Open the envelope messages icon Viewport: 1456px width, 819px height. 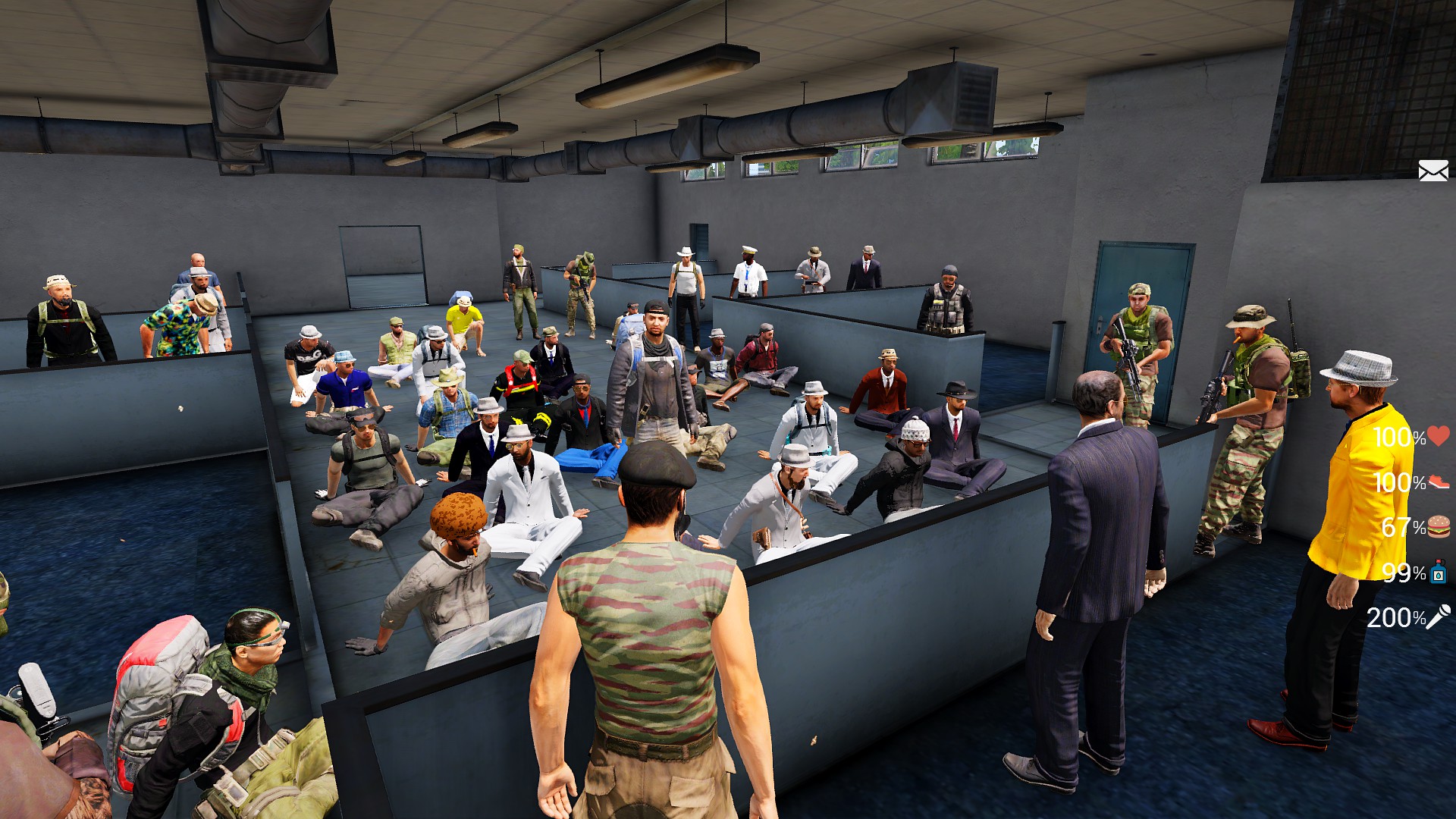(x=1432, y=171)
